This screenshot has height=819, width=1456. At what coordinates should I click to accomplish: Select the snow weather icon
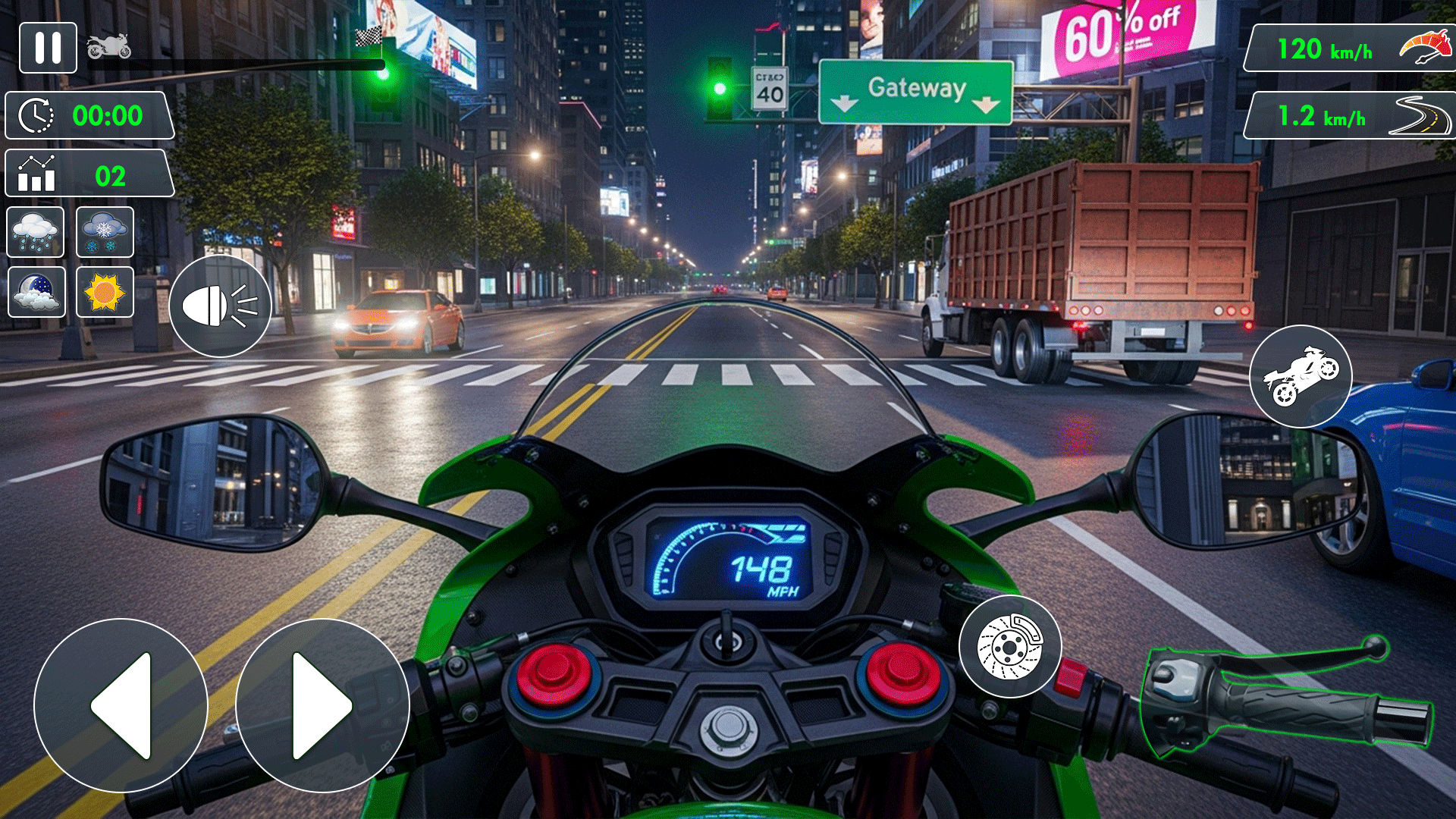[x=105, y=232]
